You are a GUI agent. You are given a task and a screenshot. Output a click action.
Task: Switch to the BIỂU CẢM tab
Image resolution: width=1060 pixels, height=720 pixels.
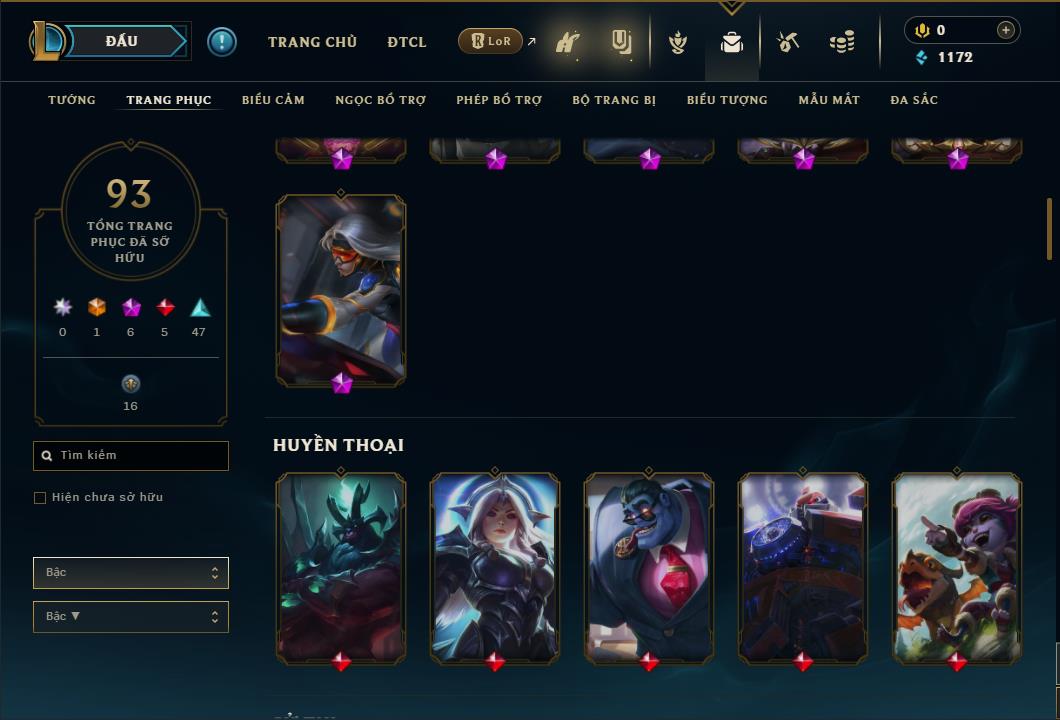point(273,100)
